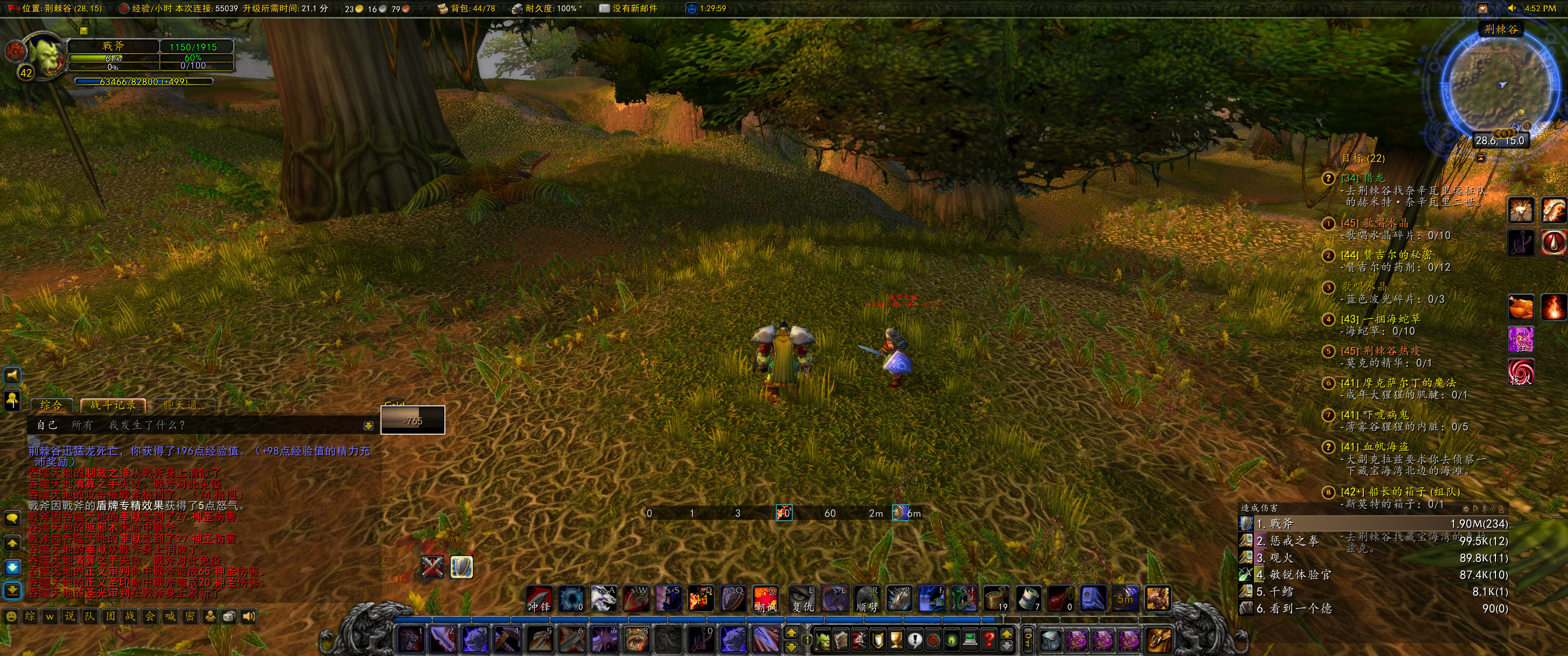Screen dimensions: 1568x656
Task: Click the yellow down arrow to scroll chat
Action: point(368,425)
